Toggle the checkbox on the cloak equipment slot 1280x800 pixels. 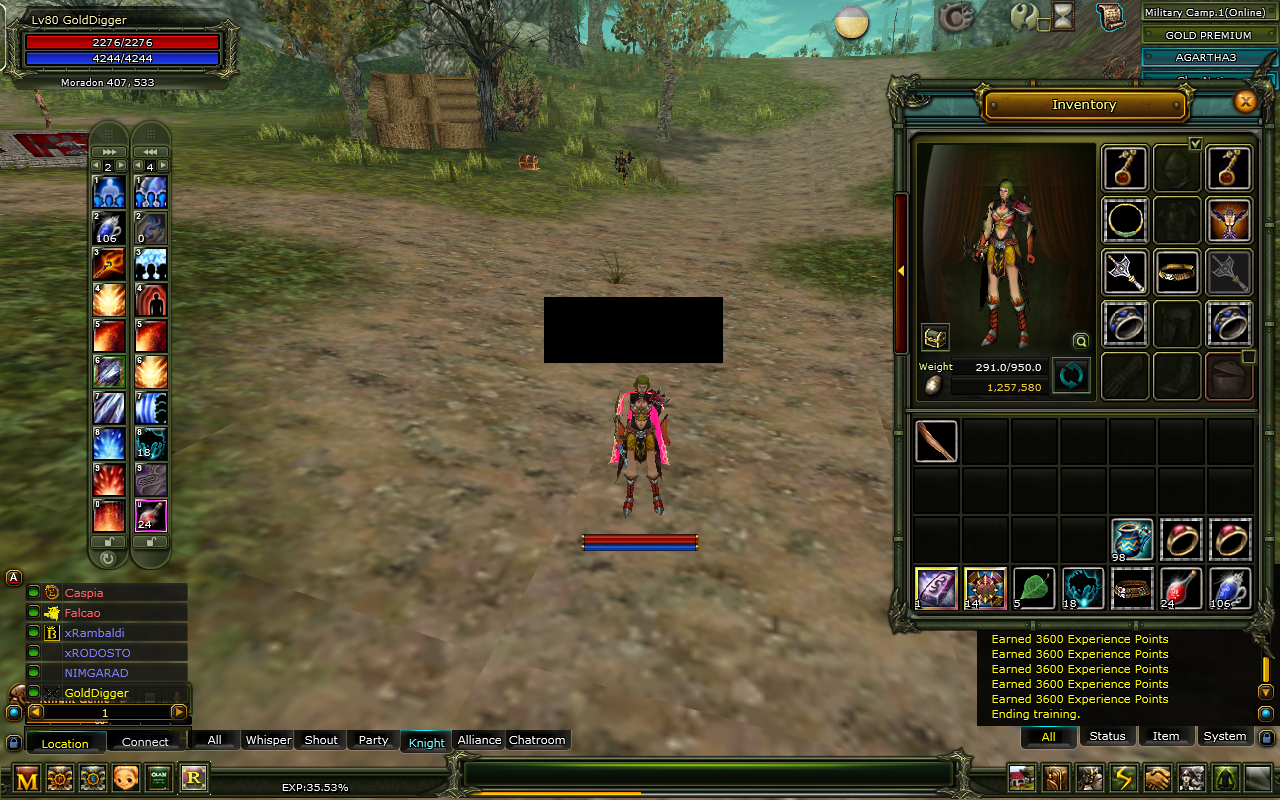(1248, 356)
